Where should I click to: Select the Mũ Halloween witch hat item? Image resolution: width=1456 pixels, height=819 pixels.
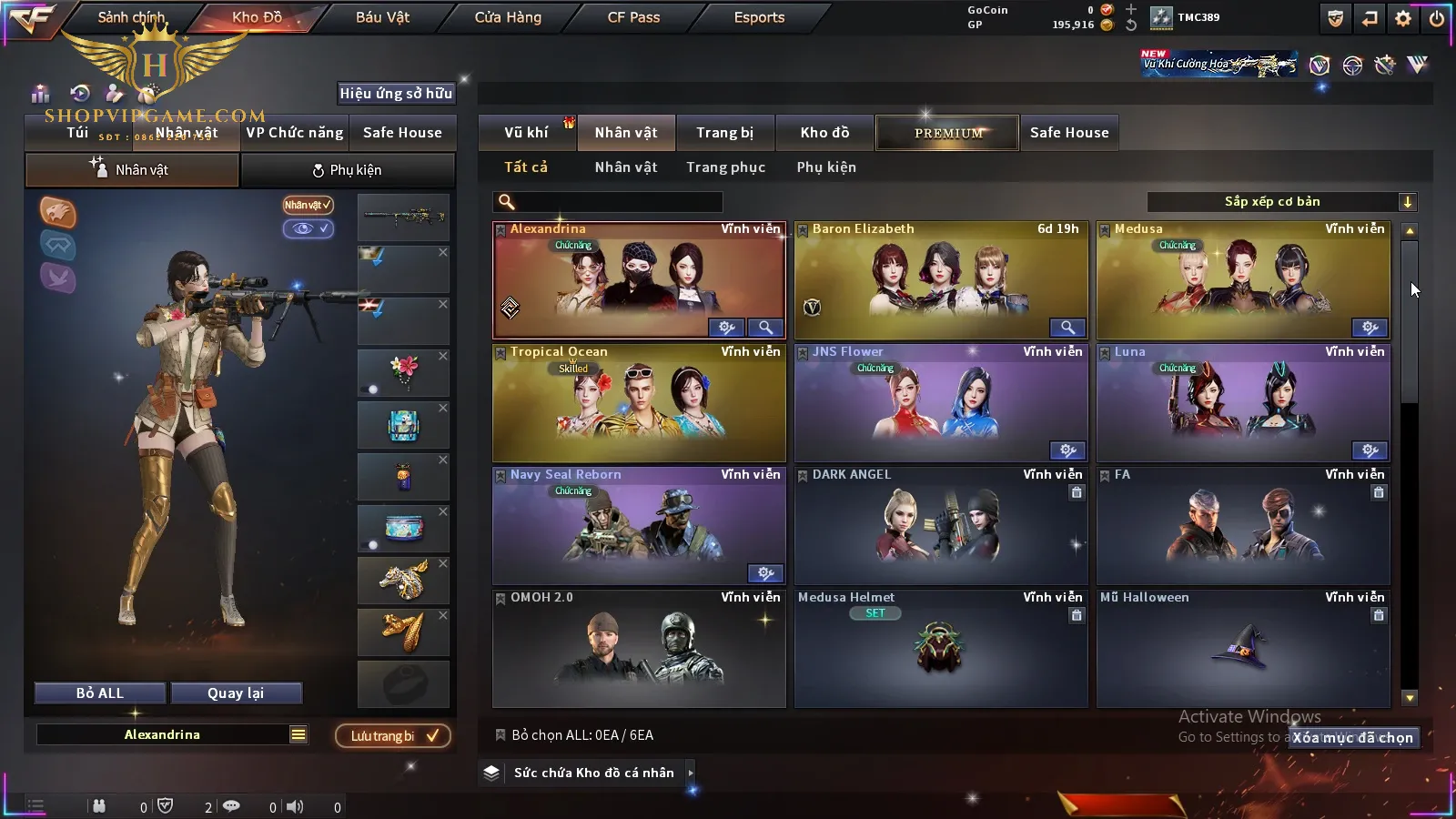(1243, 649)
